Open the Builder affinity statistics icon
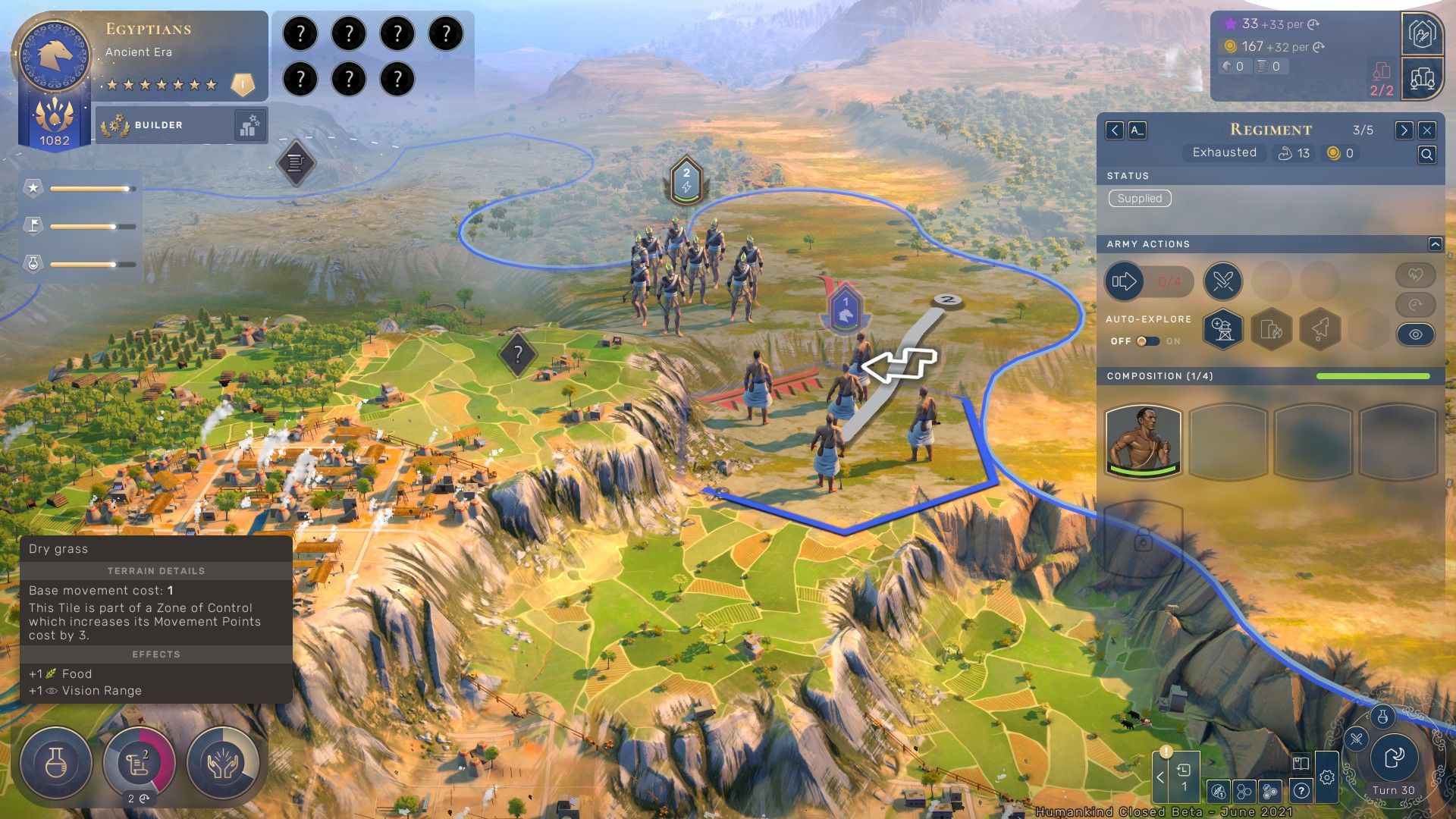The height and width of the screenshot is (819, 1456). pyautogui.click(x=249, y=125)
